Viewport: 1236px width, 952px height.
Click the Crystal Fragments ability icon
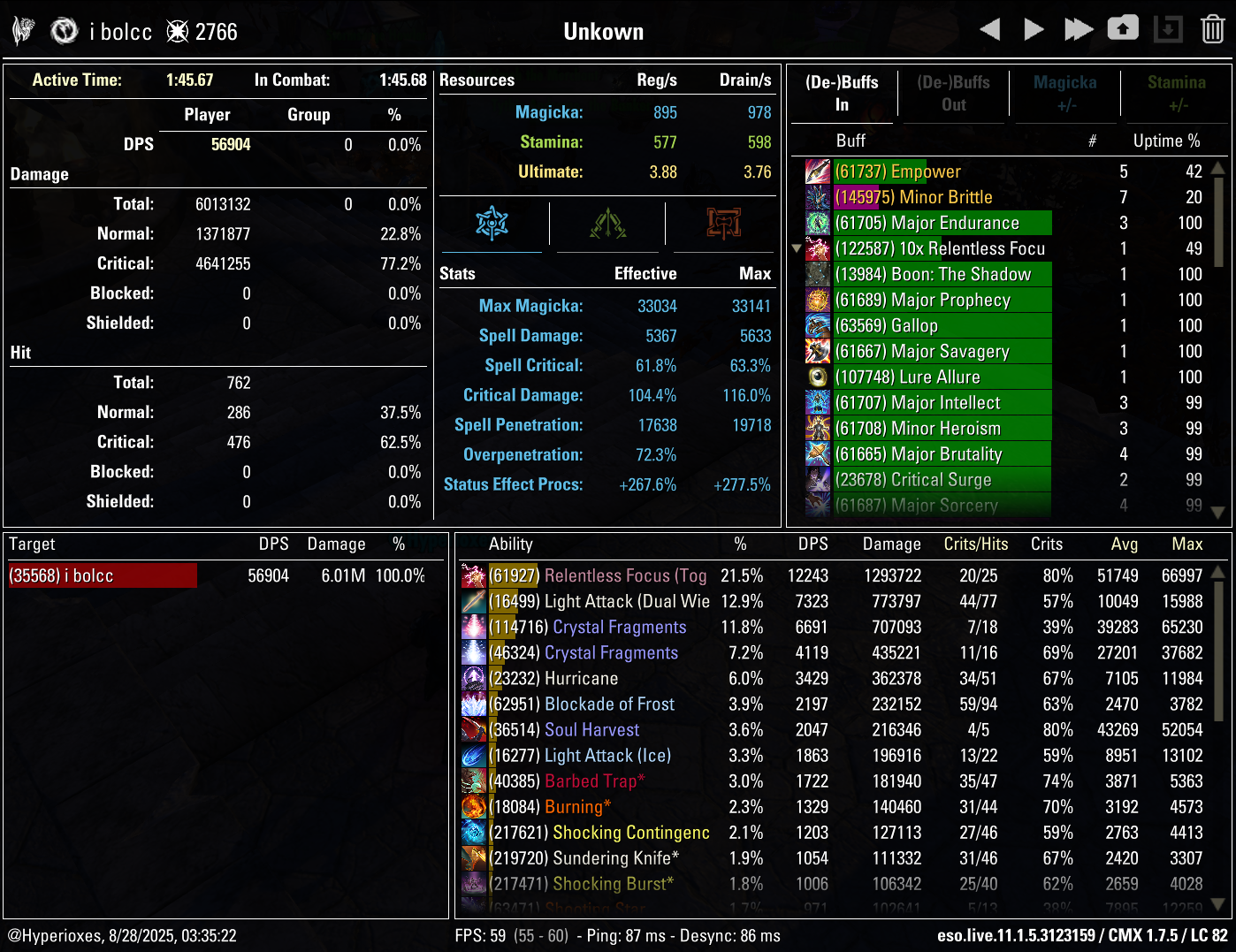pyautogui.click(x=474, y=627)
